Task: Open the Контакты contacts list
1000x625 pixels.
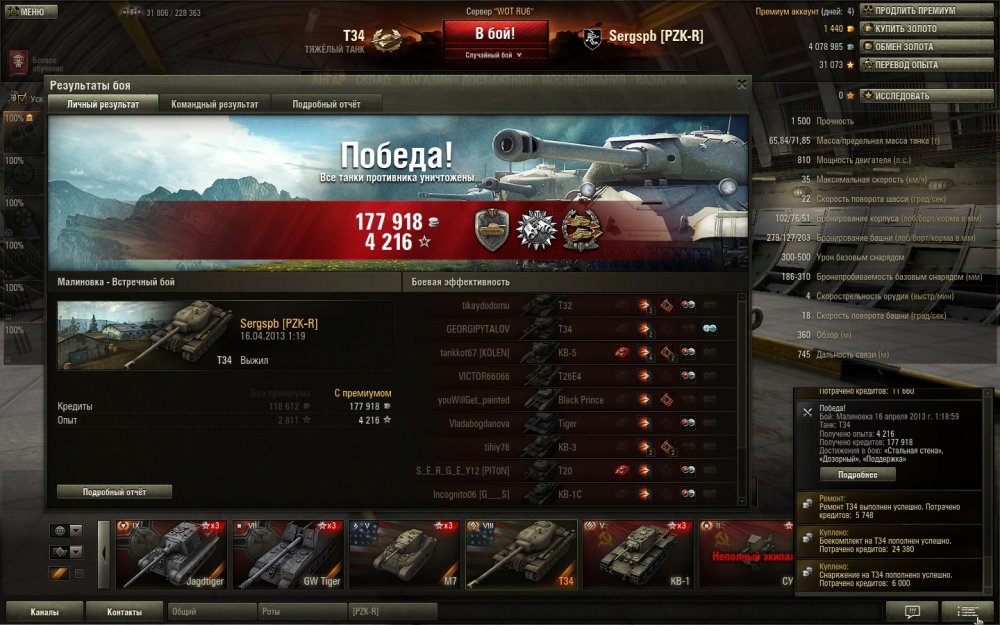Action: pyautogui.click(x=124, y=611)
